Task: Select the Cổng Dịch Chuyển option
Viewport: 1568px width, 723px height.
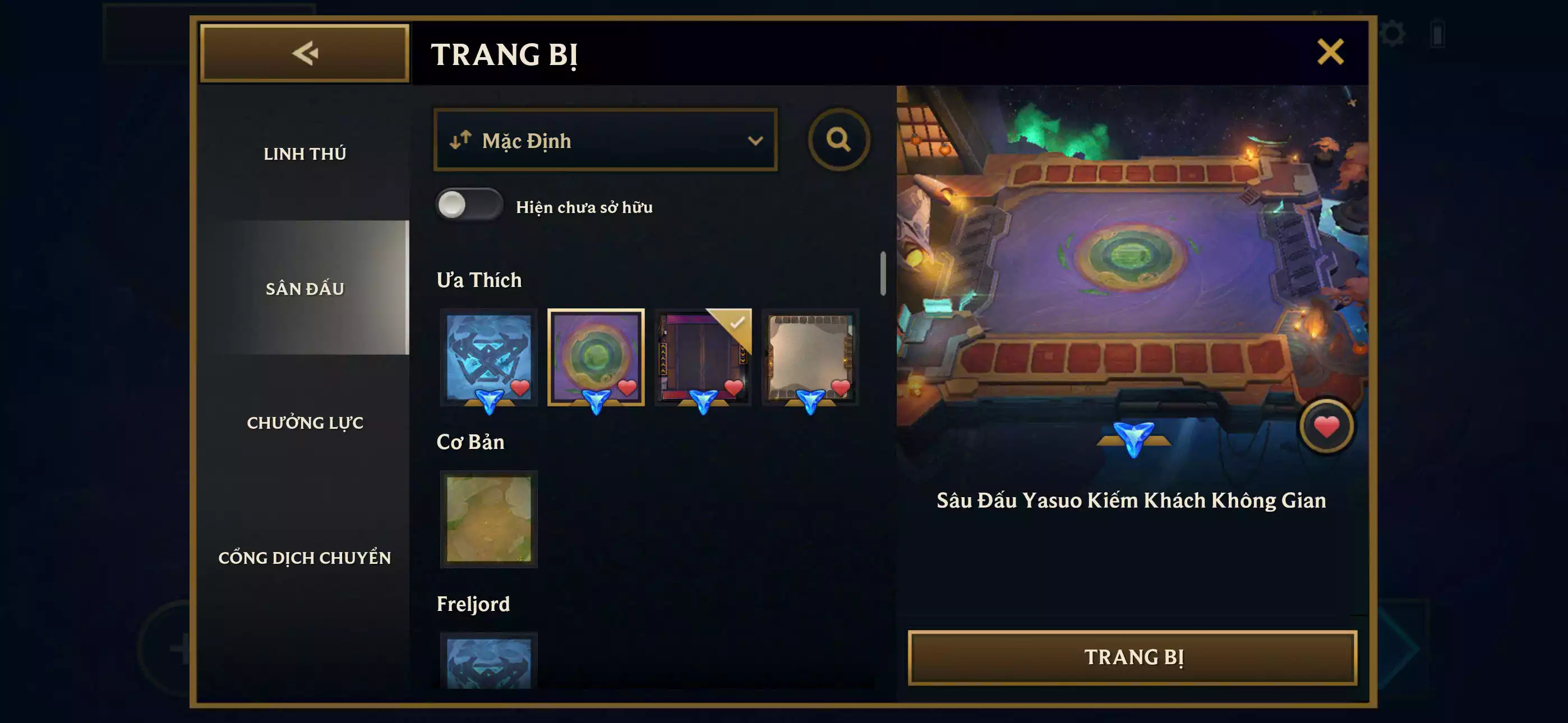Action: [x=306, y=557]
